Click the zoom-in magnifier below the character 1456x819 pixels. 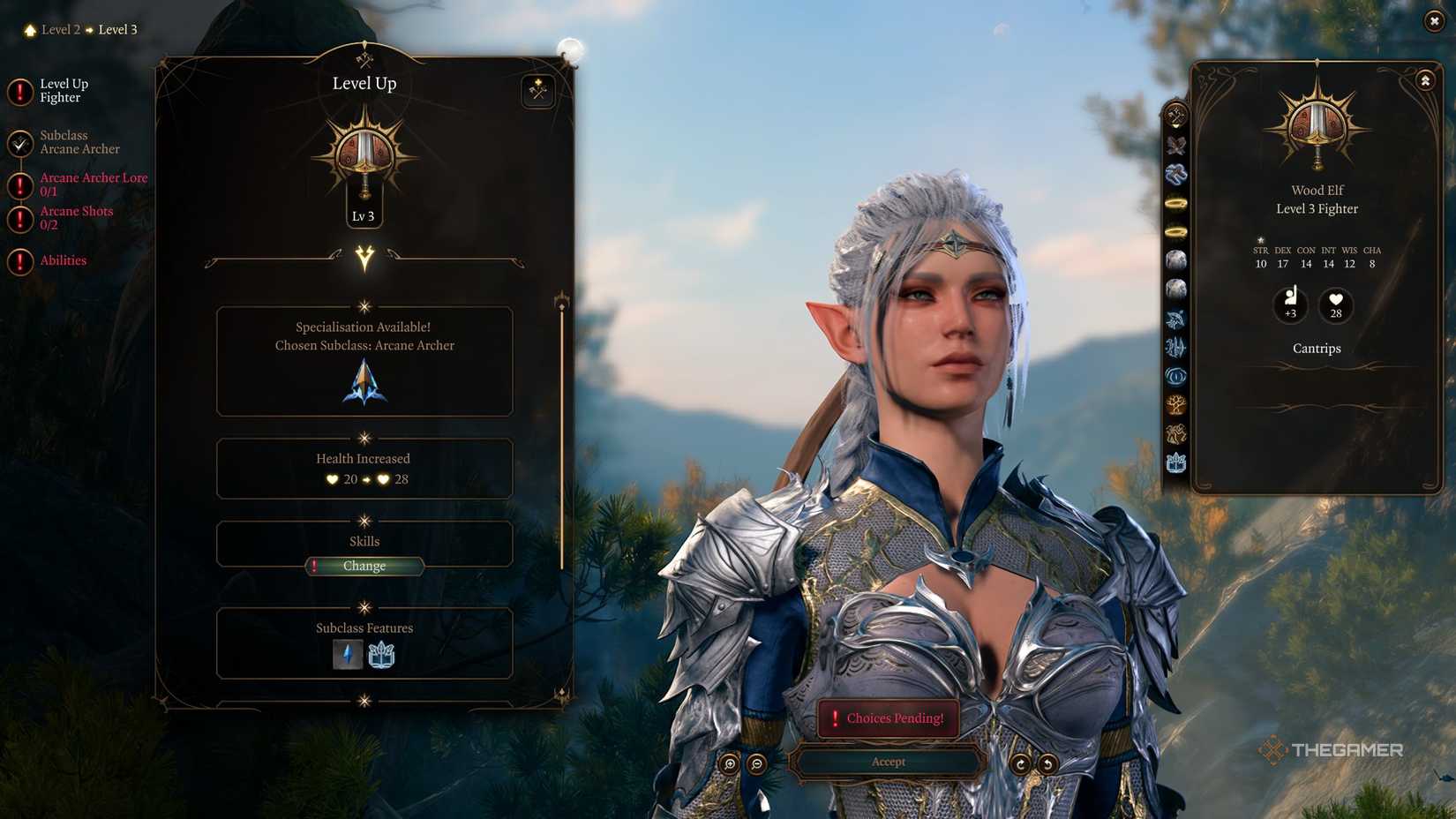(x=730, y=762)
